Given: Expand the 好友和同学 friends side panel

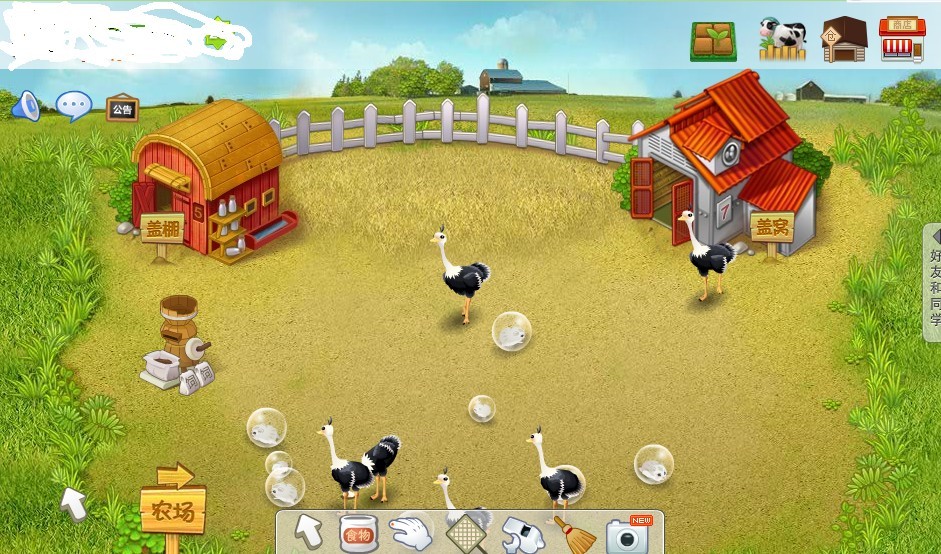Looking at the screenshot, I should tap(934, 281).
